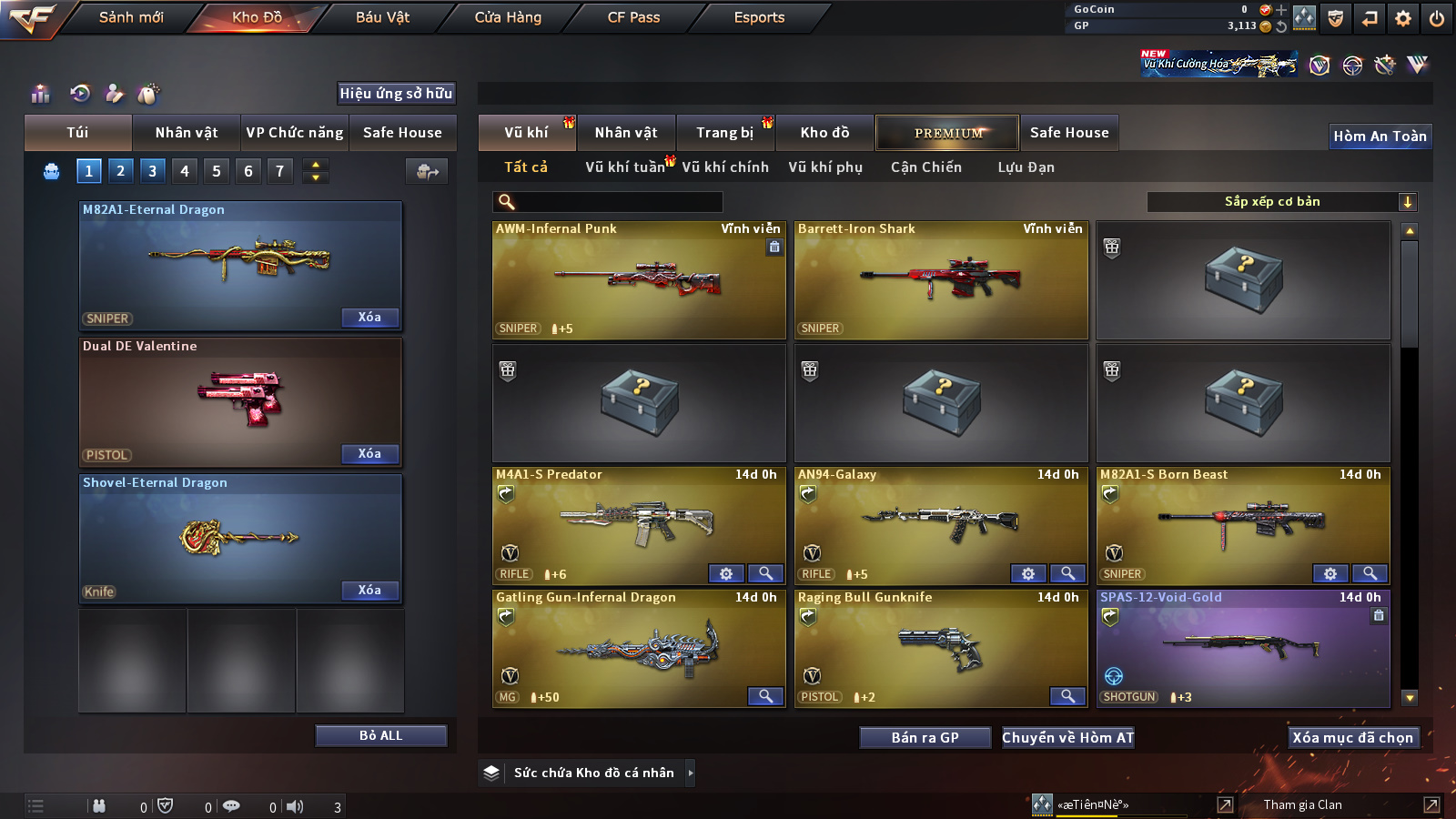Click the Bán ra GP button
This screenshot has height=819, width=1456.
[925, 737]
